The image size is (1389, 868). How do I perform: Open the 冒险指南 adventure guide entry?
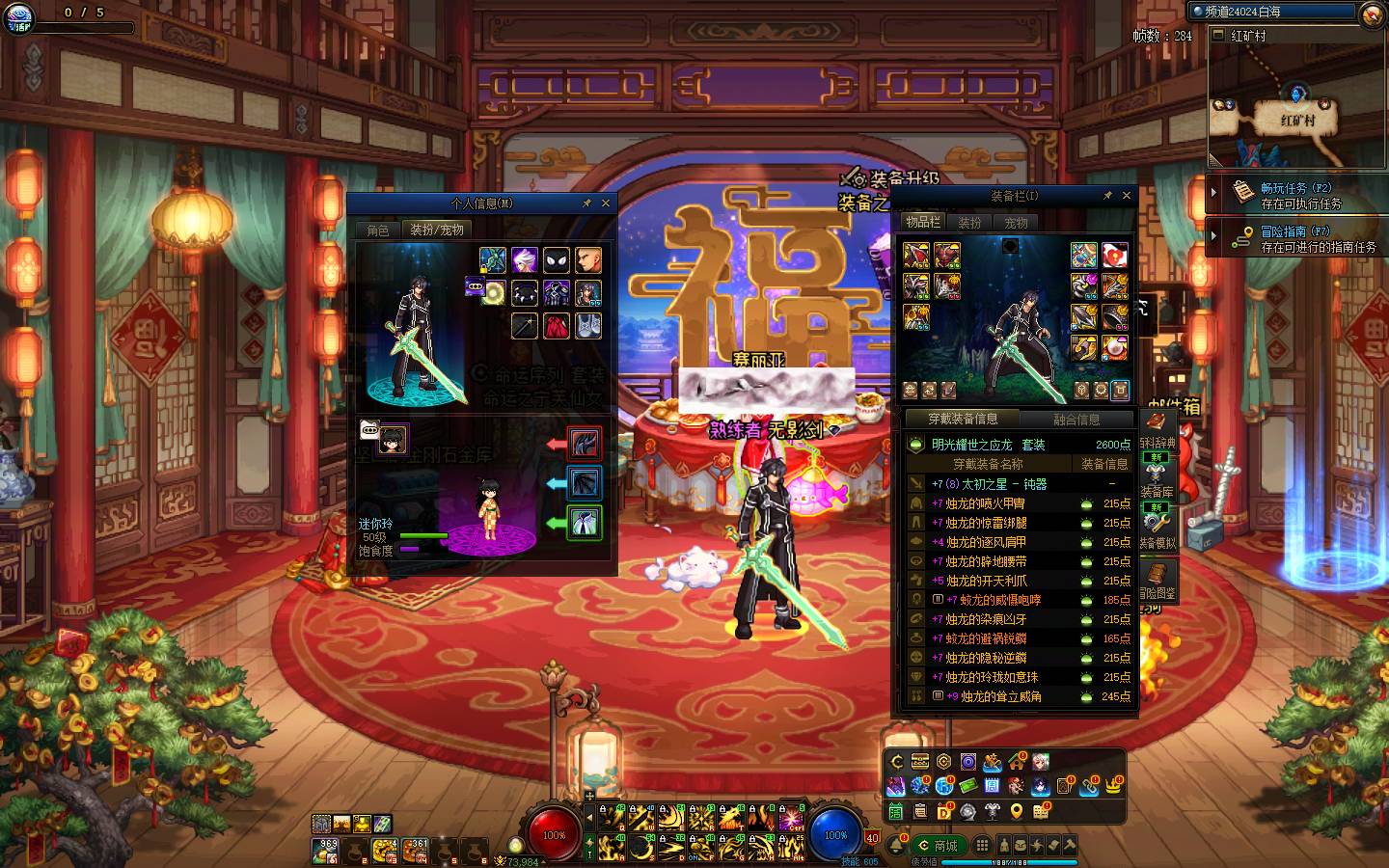(x=1295, y=238)
